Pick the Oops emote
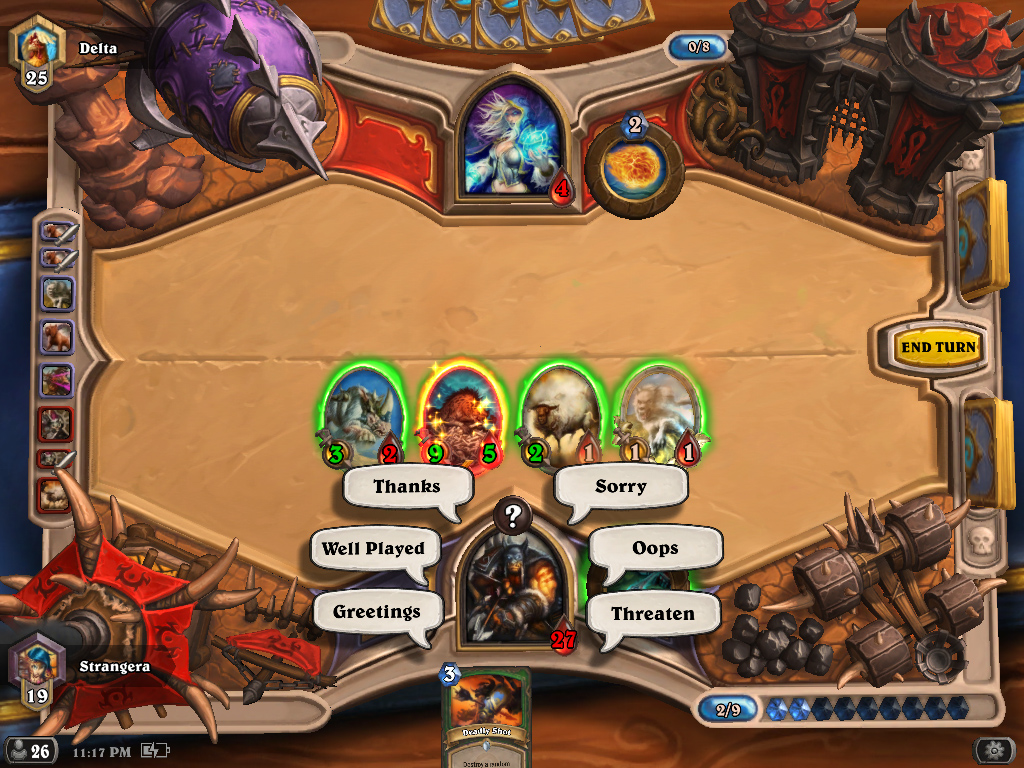 pos(655,548)
